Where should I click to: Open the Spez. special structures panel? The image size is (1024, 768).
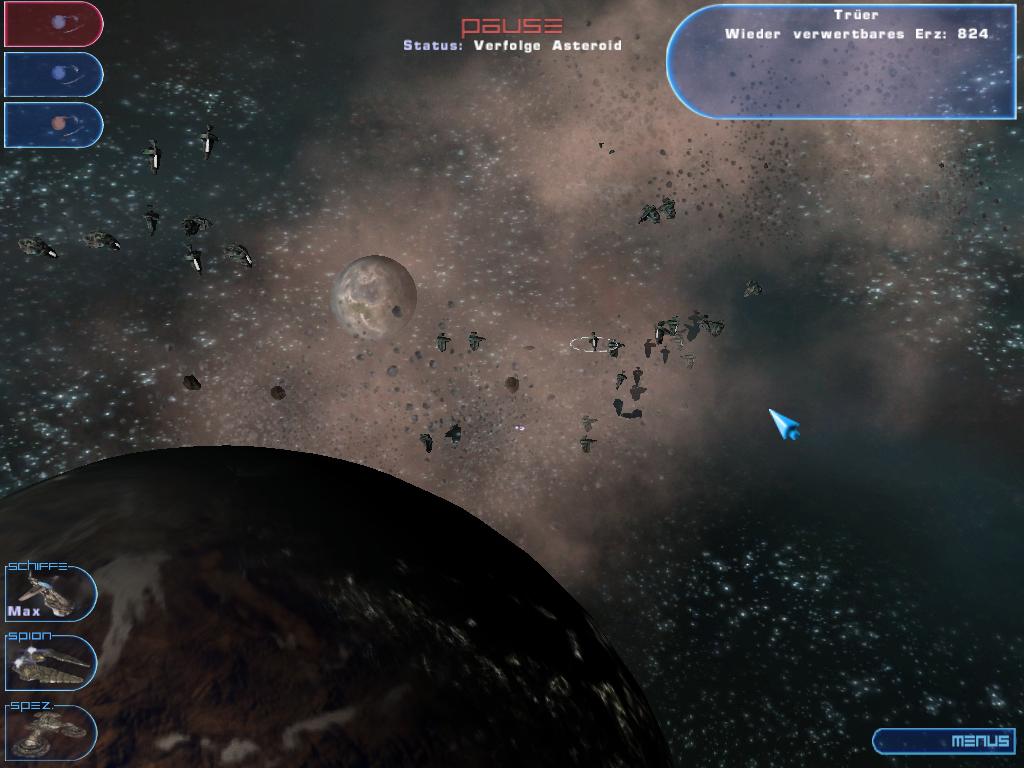(x=50, y=732)
